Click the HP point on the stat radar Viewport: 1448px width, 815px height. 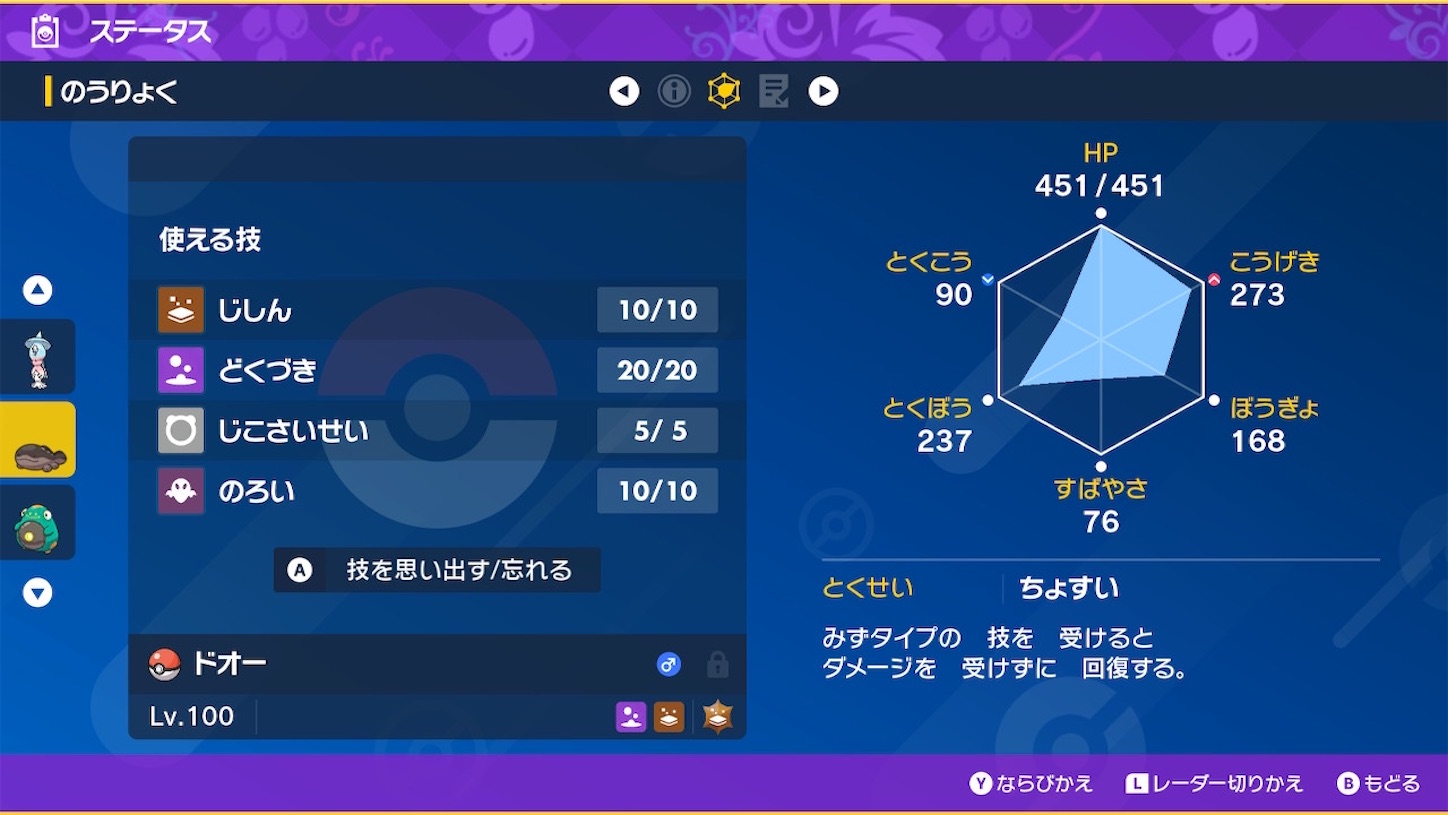click(x=1100, y=212)
